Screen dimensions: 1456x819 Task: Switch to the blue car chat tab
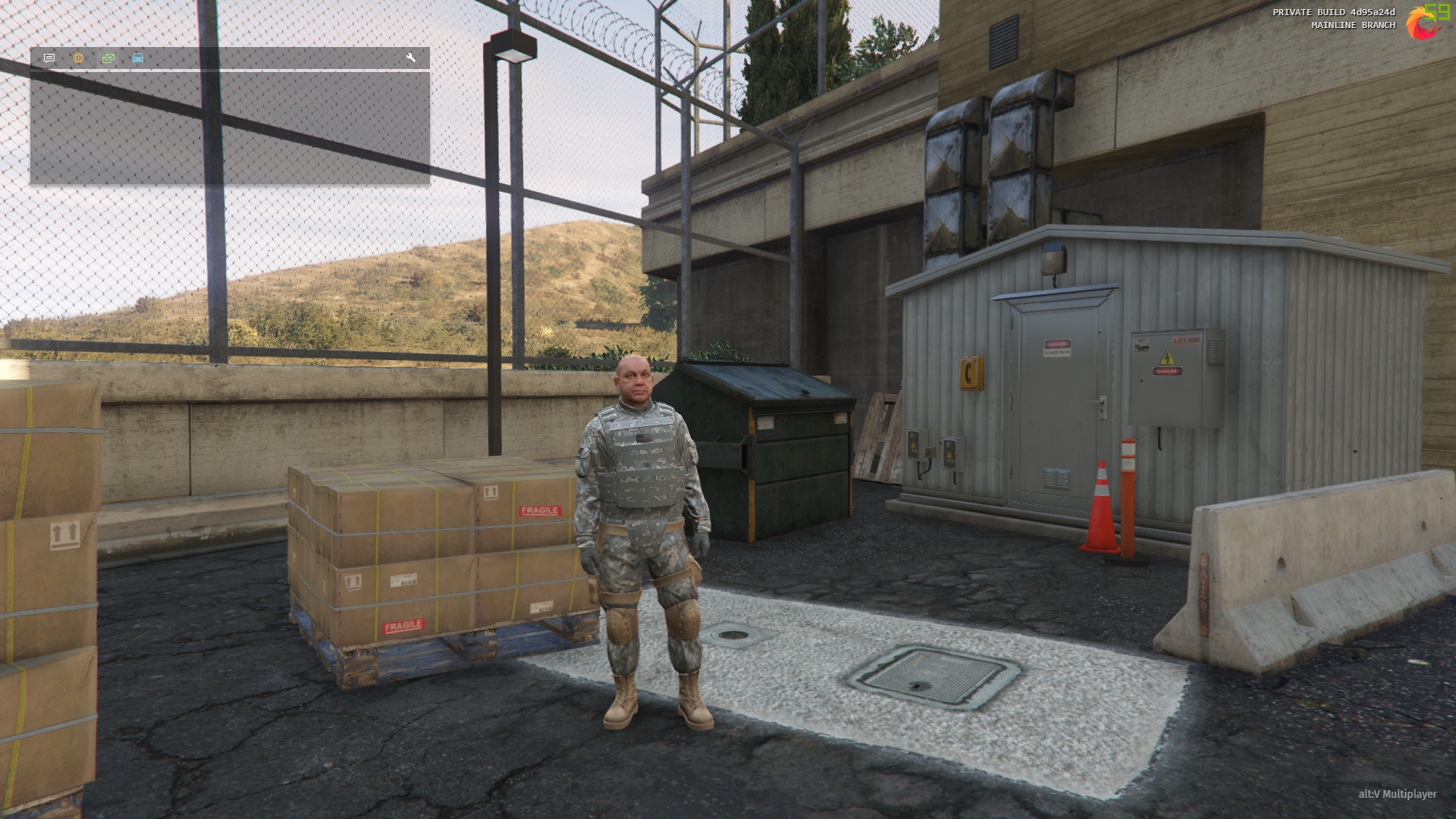click(x=138, y=58)
